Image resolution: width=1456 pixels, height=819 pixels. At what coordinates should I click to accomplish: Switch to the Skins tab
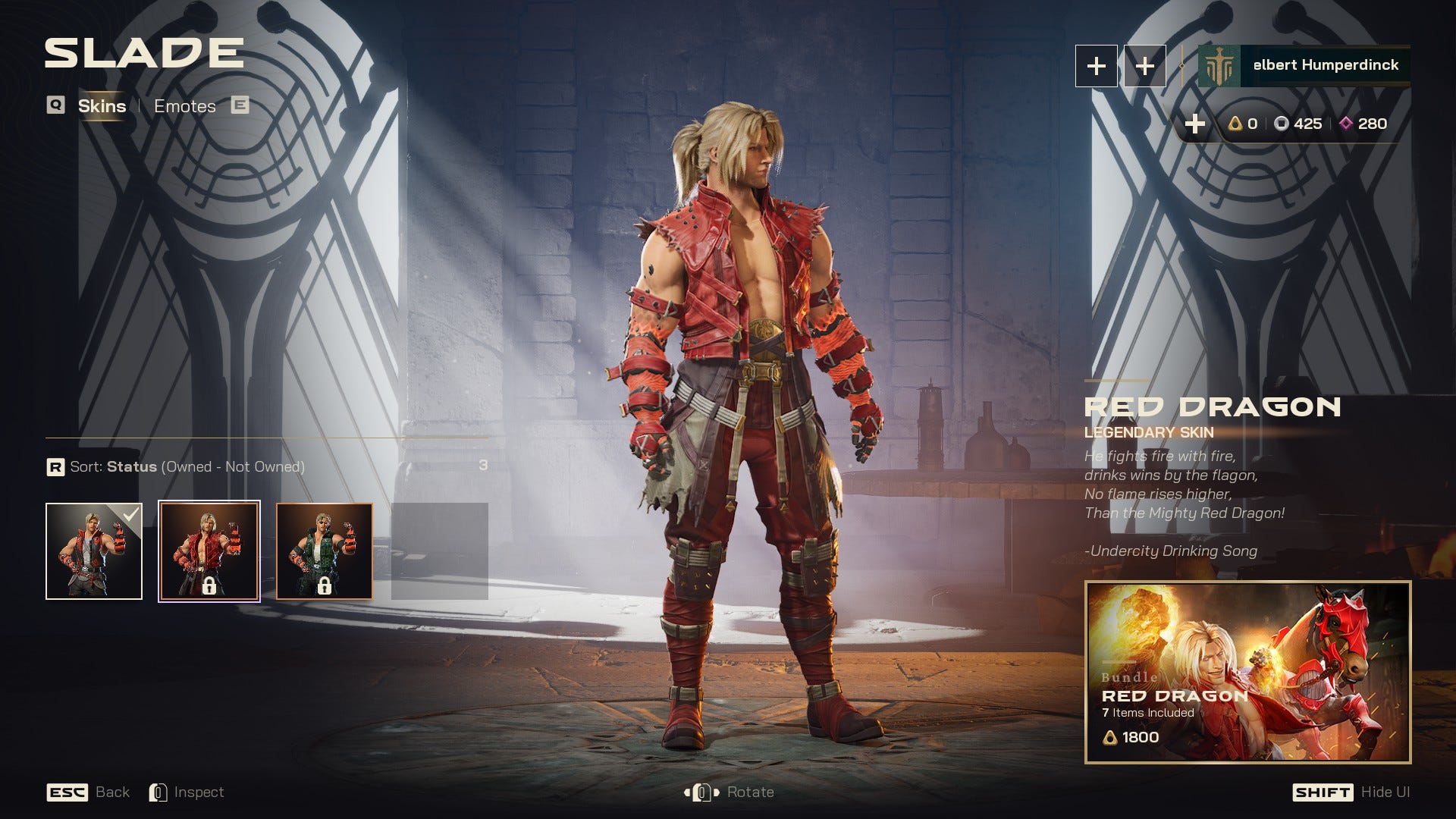click(102, 106)
